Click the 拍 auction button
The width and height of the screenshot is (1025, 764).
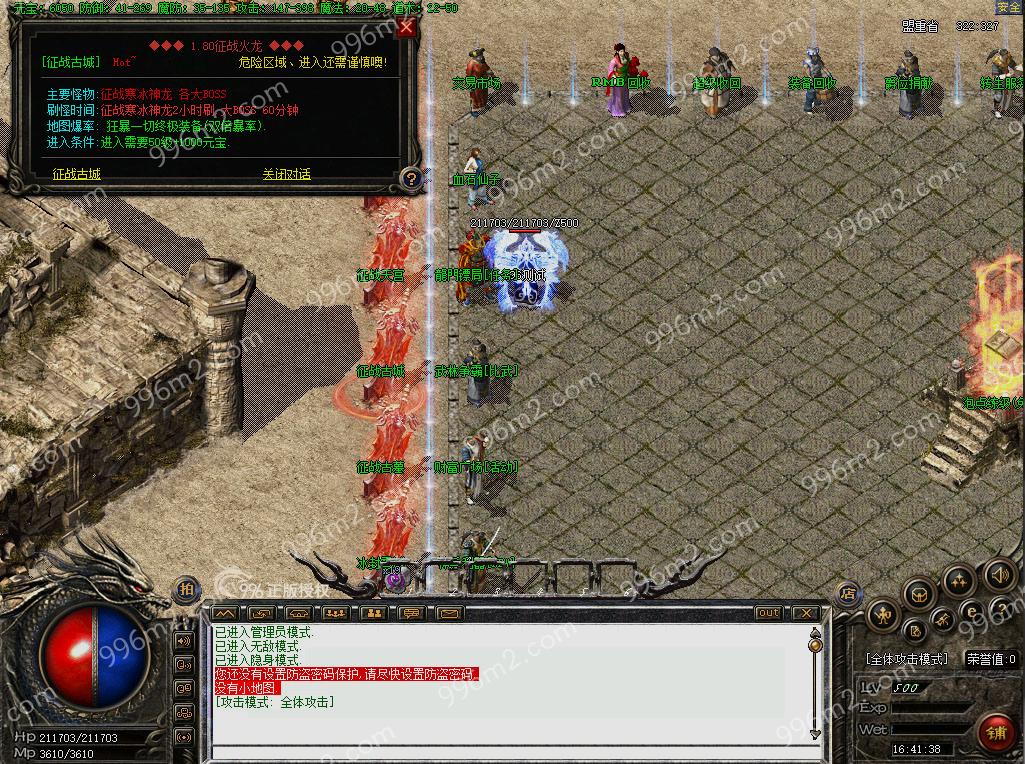pos(186,589)
